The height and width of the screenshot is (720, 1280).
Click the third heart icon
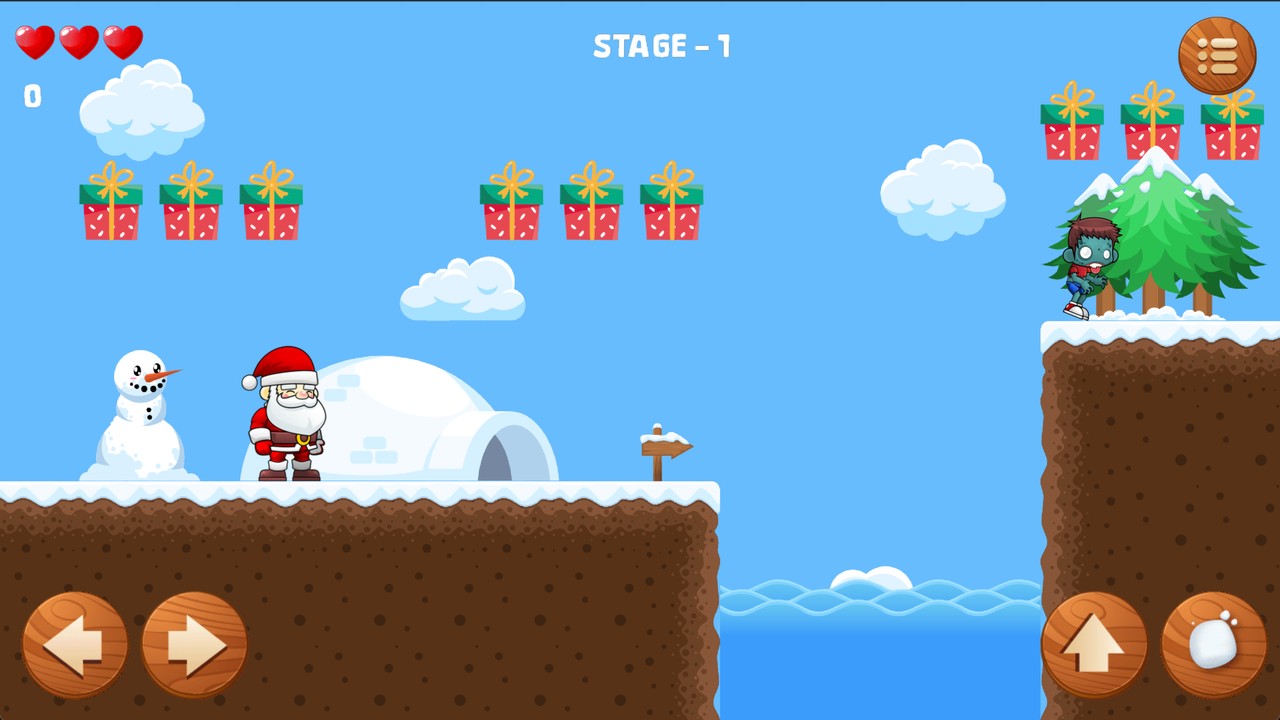point(122,42)
